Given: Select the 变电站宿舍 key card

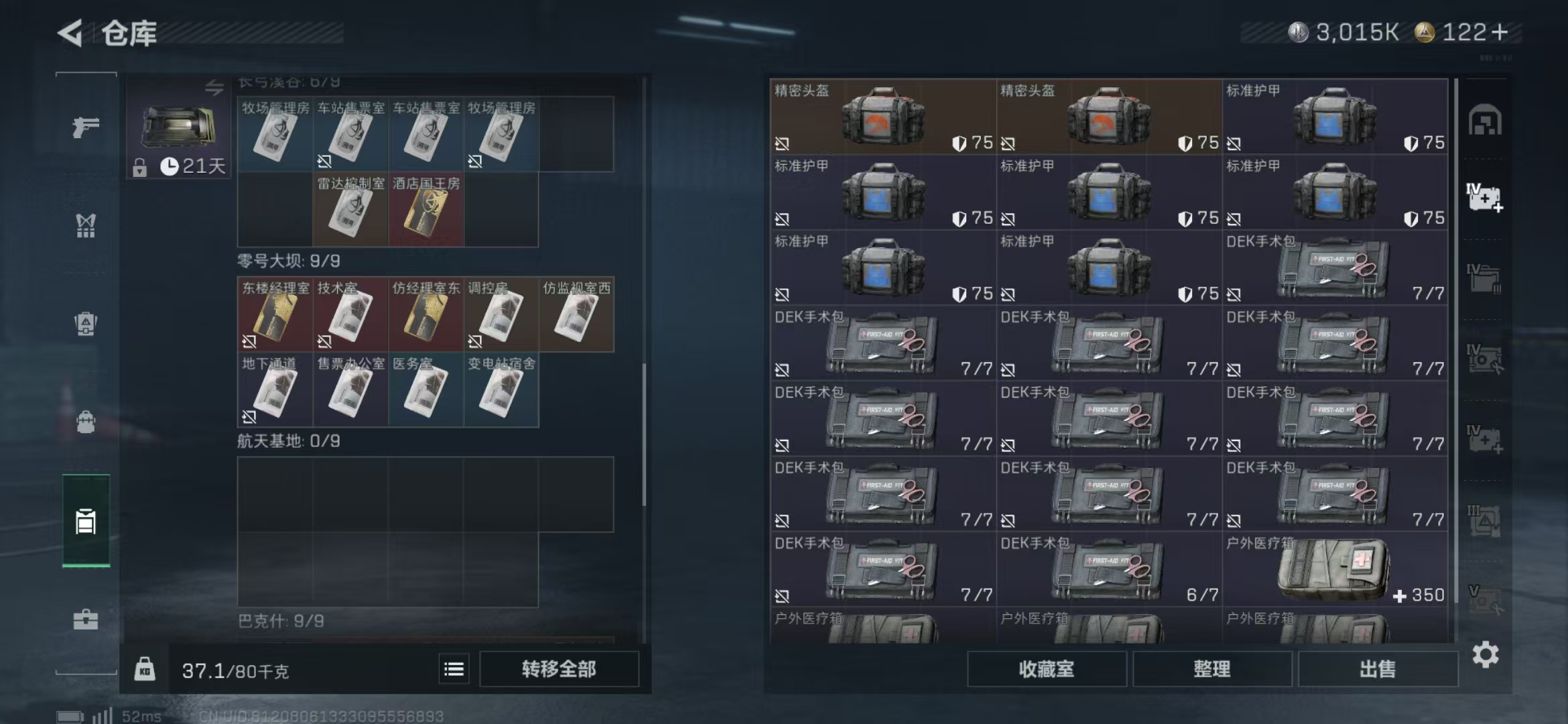Looking at the screenshot, I should [x=501, y=390].
